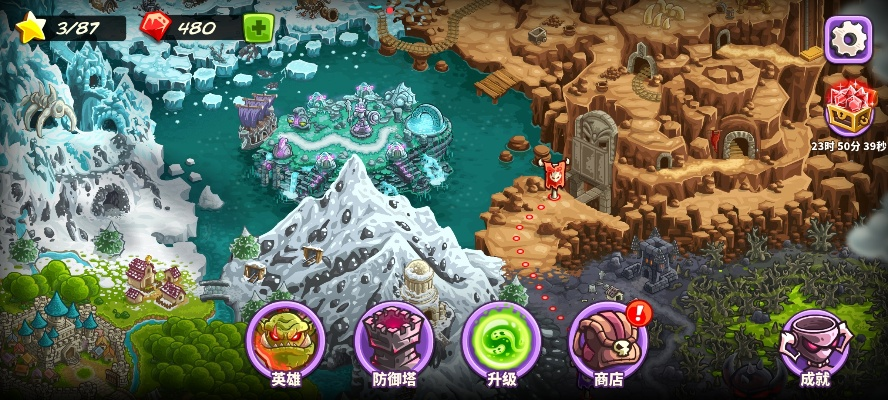Open the gear settings button
The image size is (888, 400).
848,39
